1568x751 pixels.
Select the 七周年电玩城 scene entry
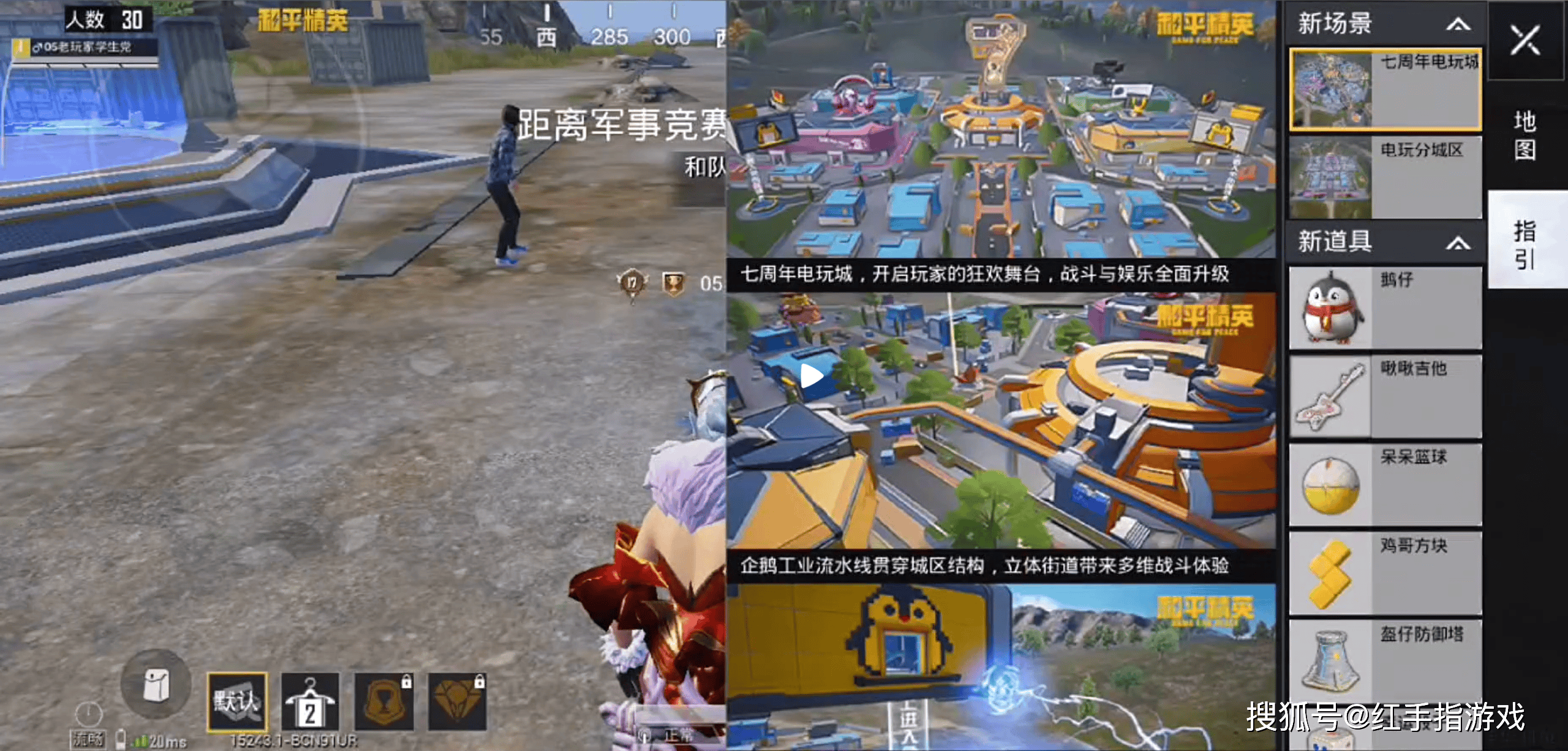click(1385, 90)
